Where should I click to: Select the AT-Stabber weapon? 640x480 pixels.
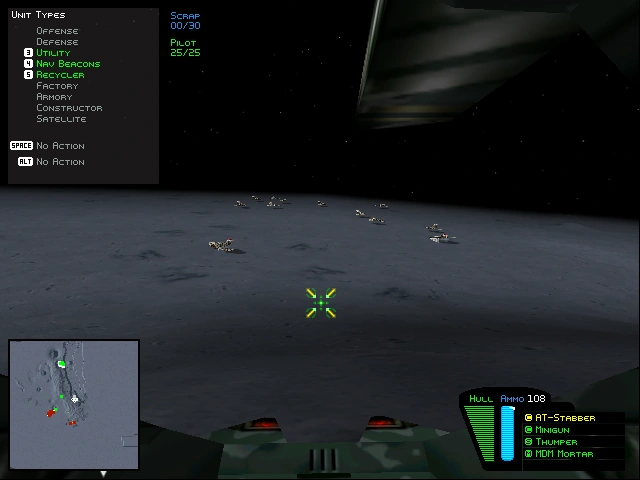[x=565, y=418]
